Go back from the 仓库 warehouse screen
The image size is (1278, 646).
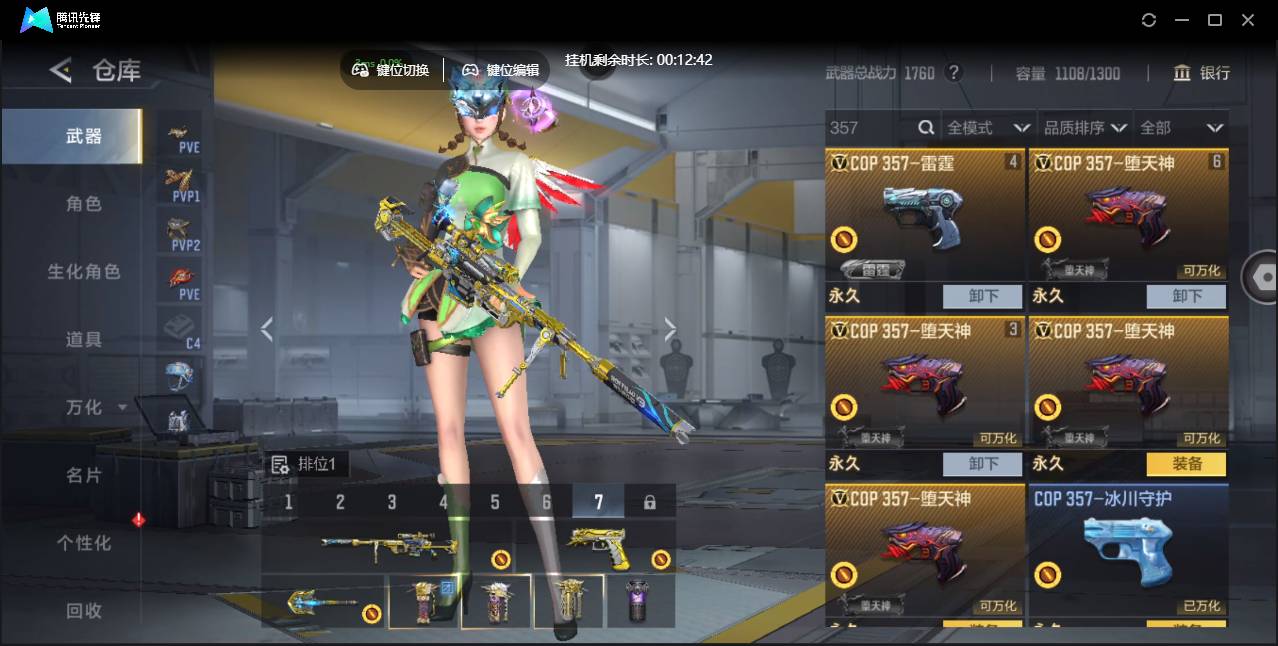61,70
